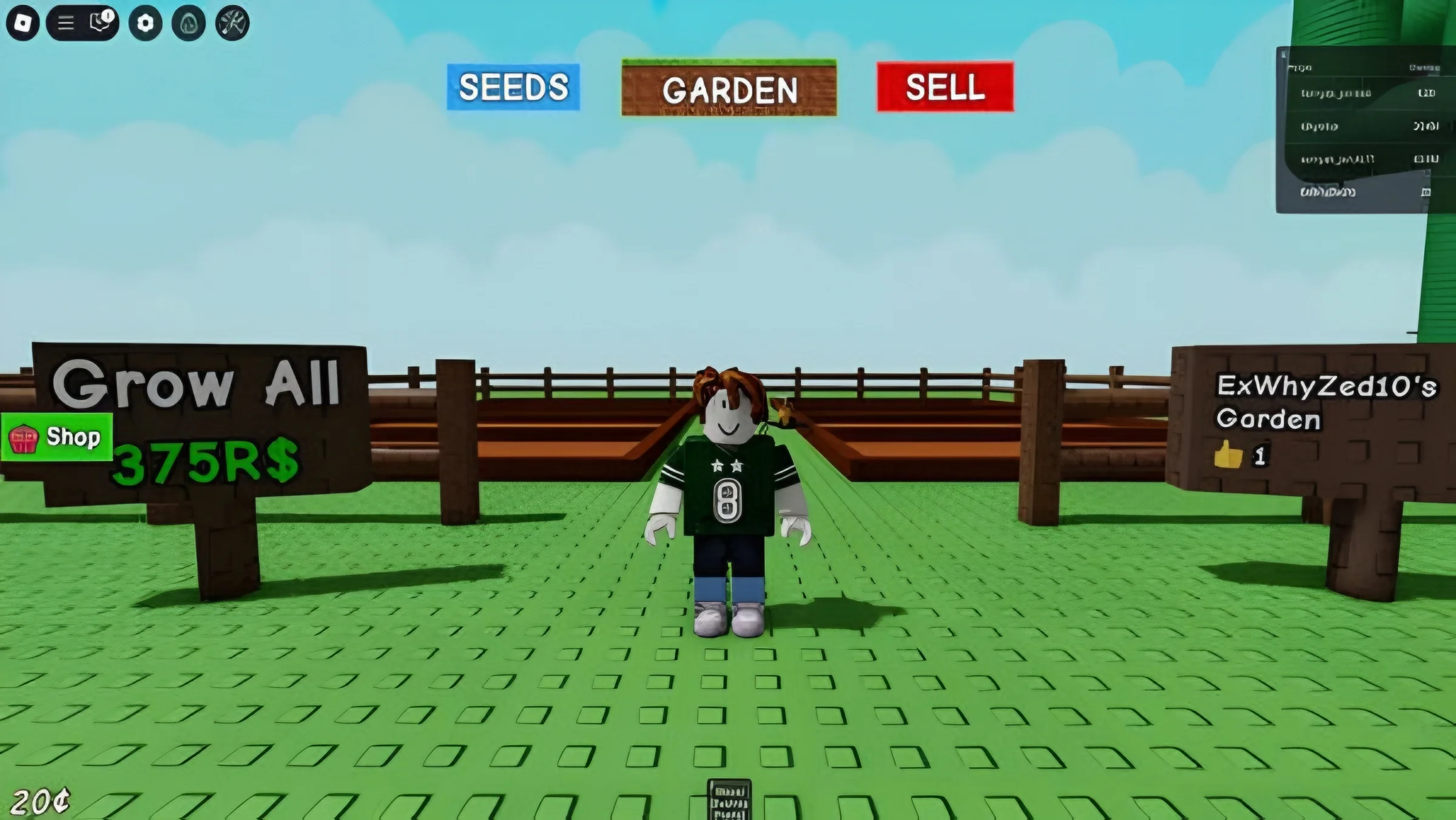This screenshot has height=820, width=1456.
Task: Switch to the SEEDS section
Action: [x=513, y=88]
